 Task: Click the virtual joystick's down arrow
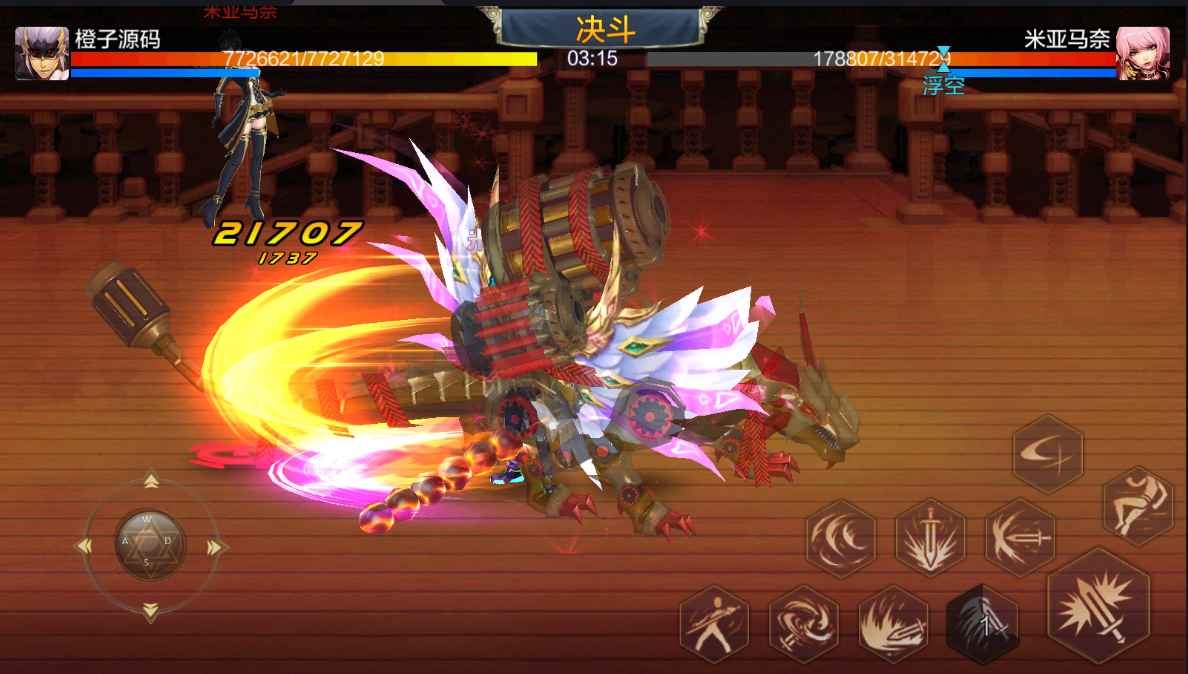coord(150,610)
